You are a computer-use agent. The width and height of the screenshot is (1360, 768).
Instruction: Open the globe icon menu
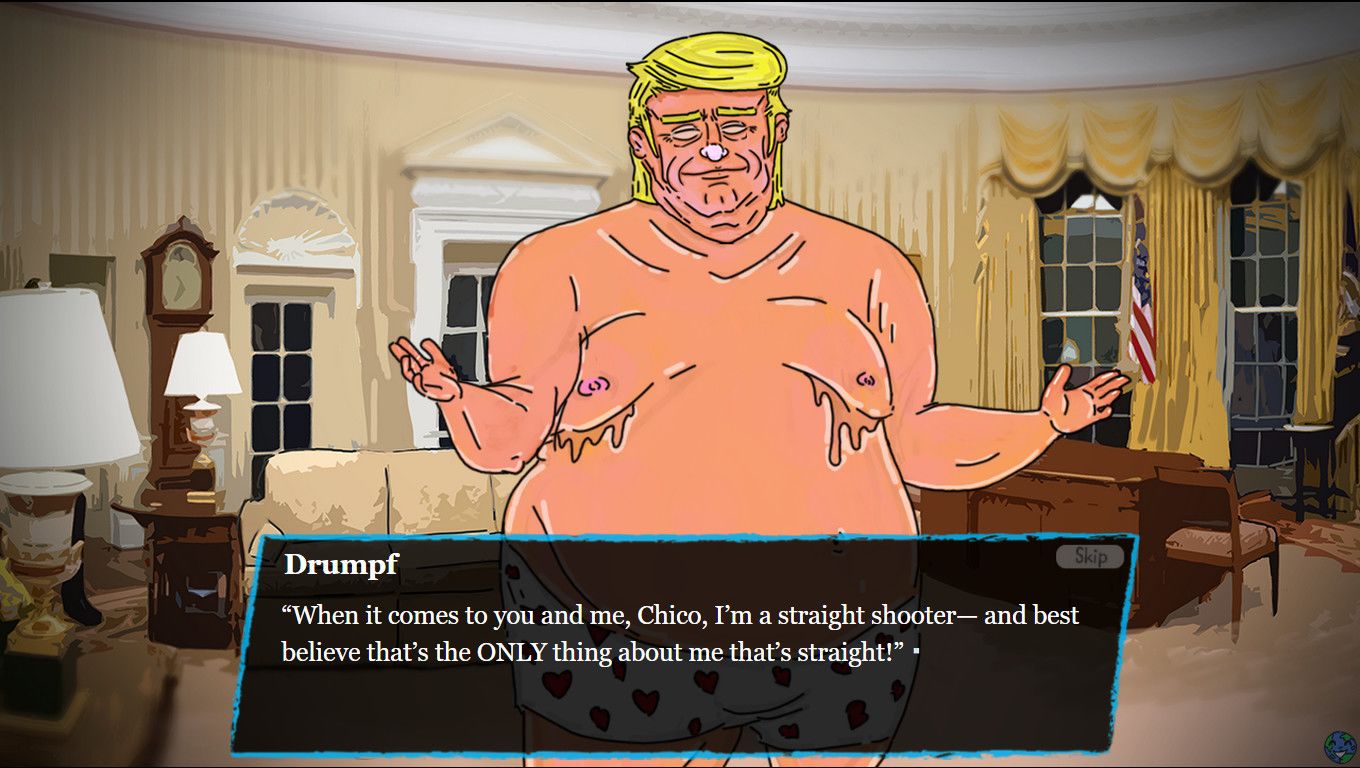1338,746
